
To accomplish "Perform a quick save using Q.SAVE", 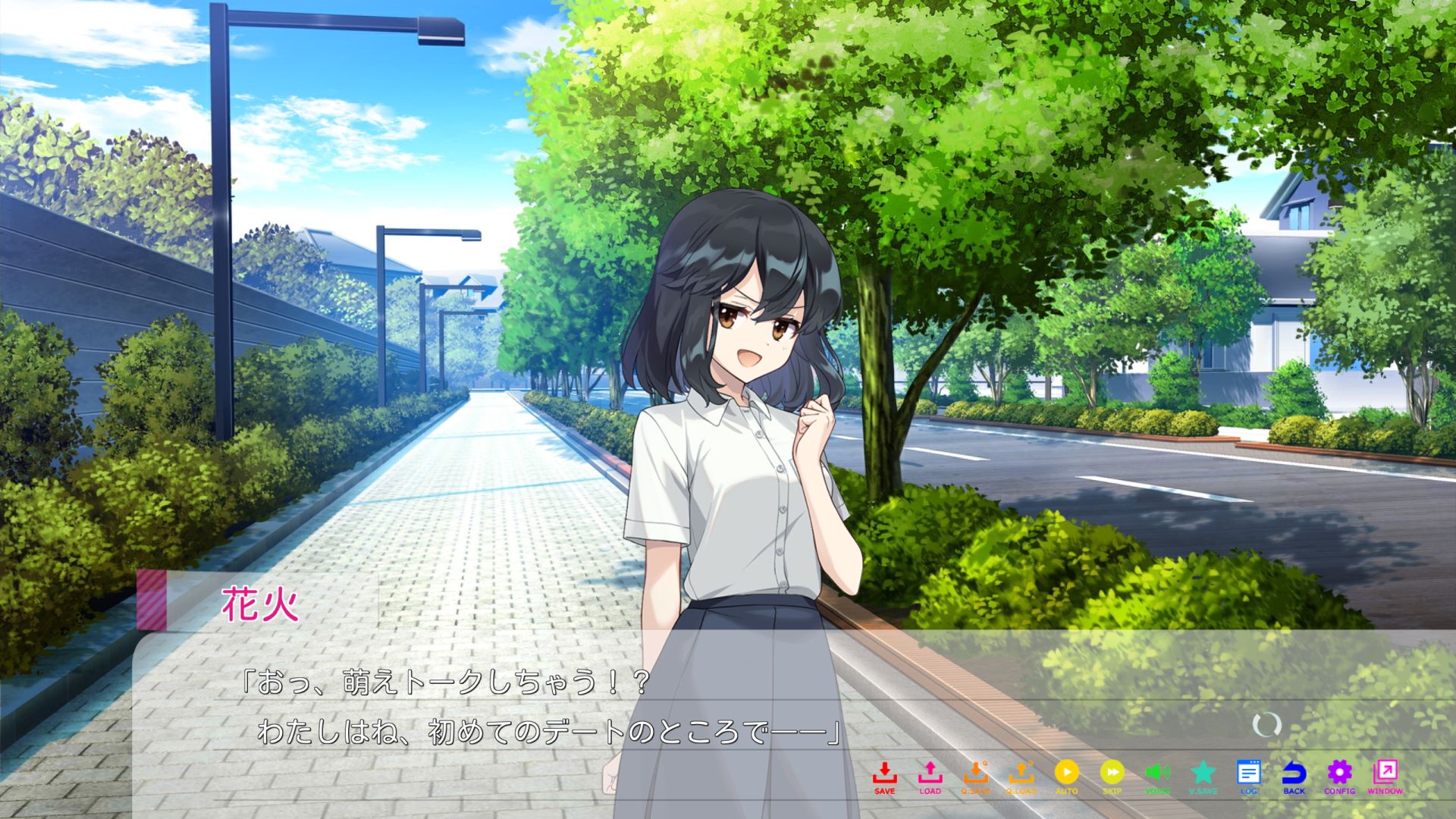I will (x=977, y=775).
